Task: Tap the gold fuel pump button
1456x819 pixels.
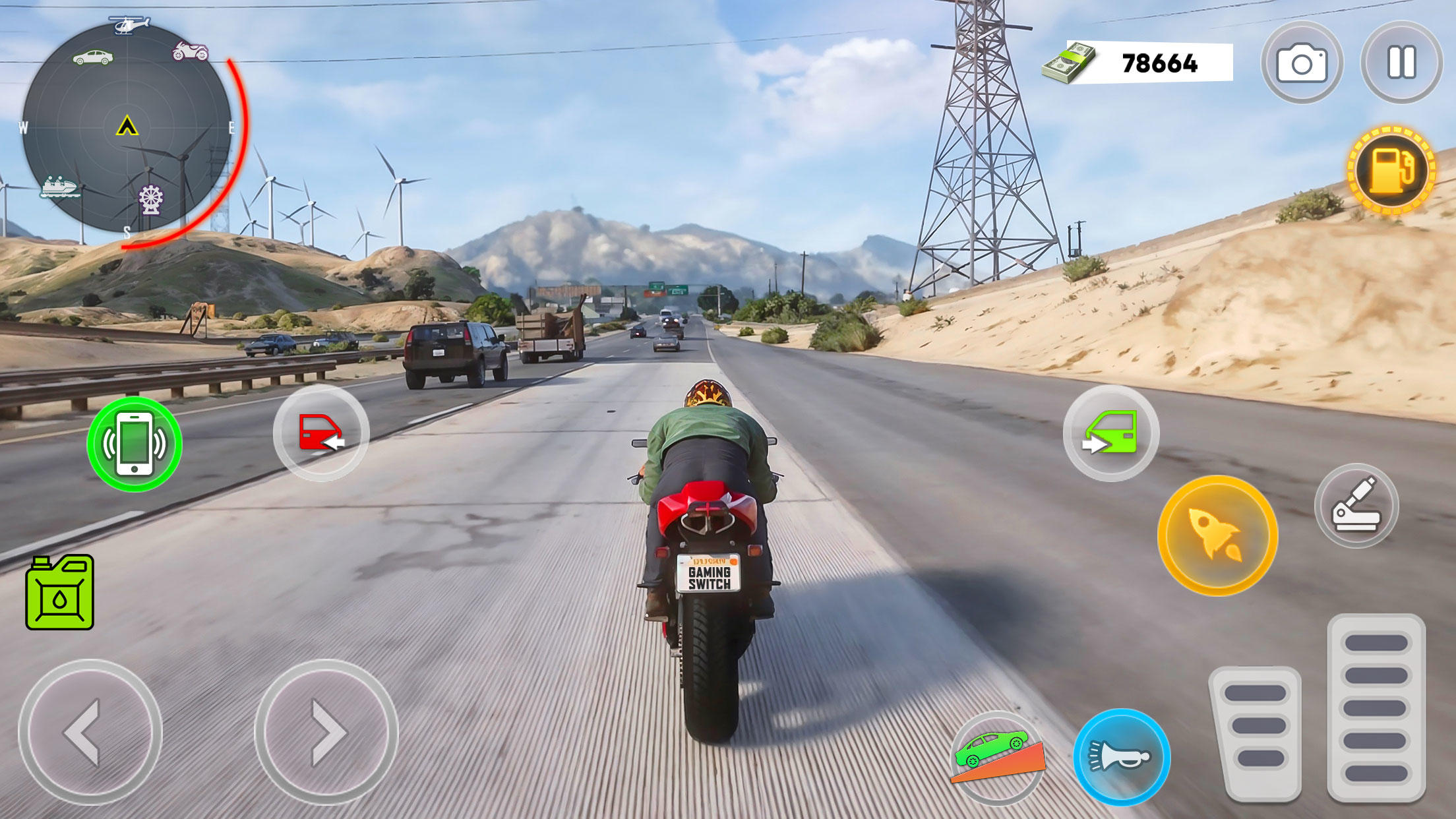Action: click(x=1391, y=170)
